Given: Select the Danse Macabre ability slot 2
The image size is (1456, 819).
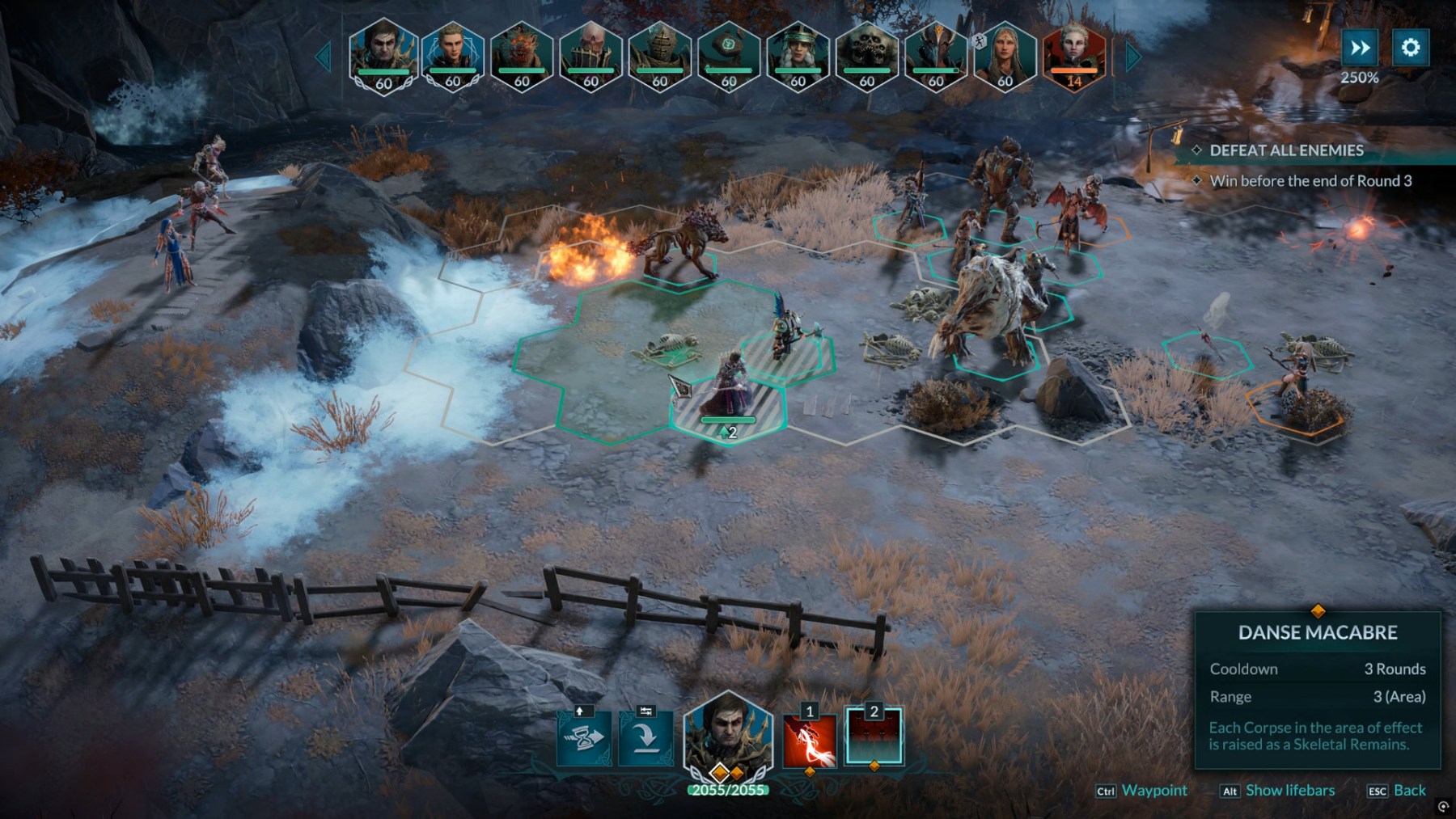Looking at the screenshot, I should (874, 737).
